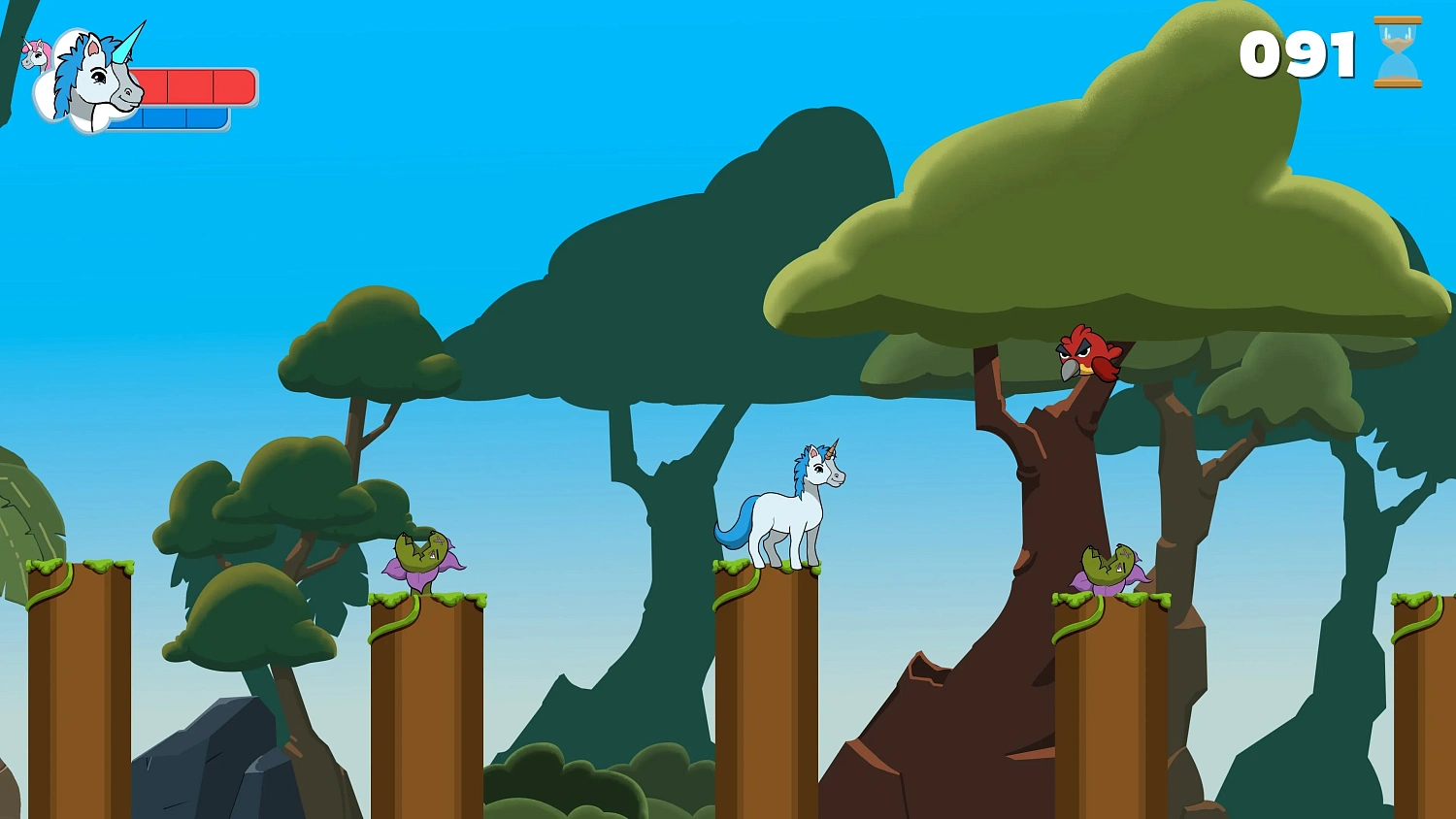Click the large foreground tree canopy

(1097, 223)
